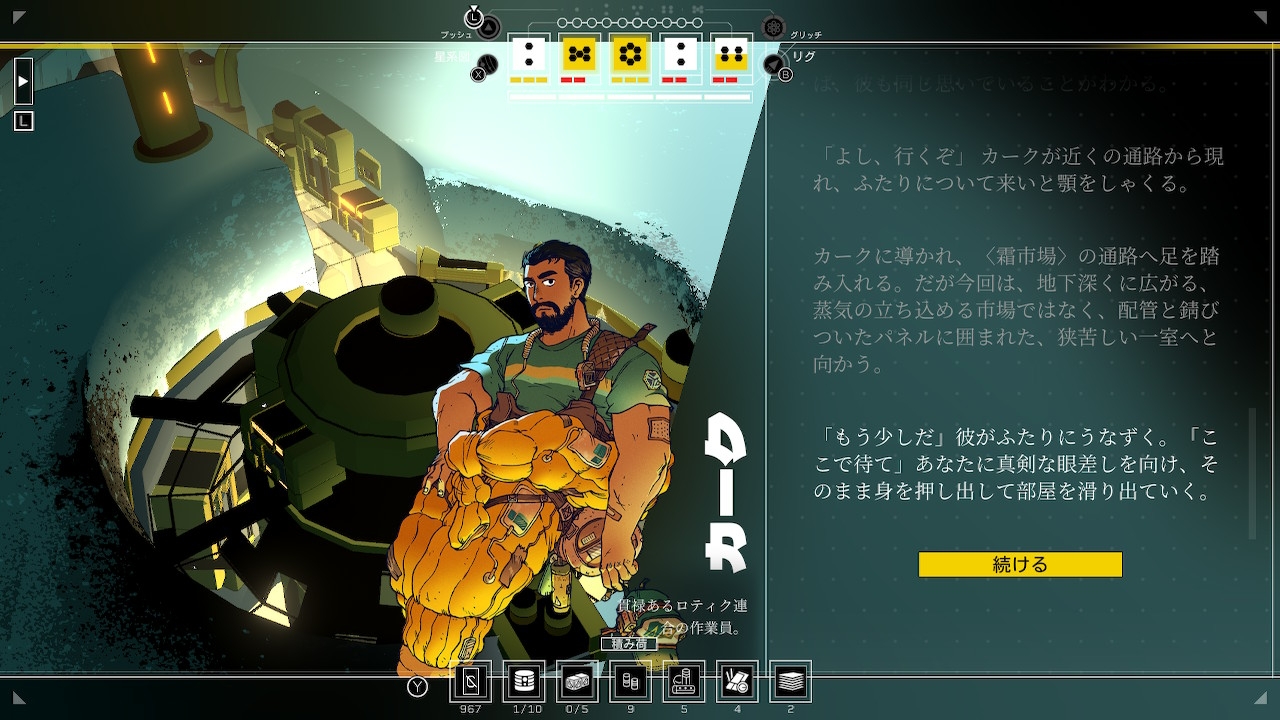Open the 星系図 star map icon

[x=486, y=64]
